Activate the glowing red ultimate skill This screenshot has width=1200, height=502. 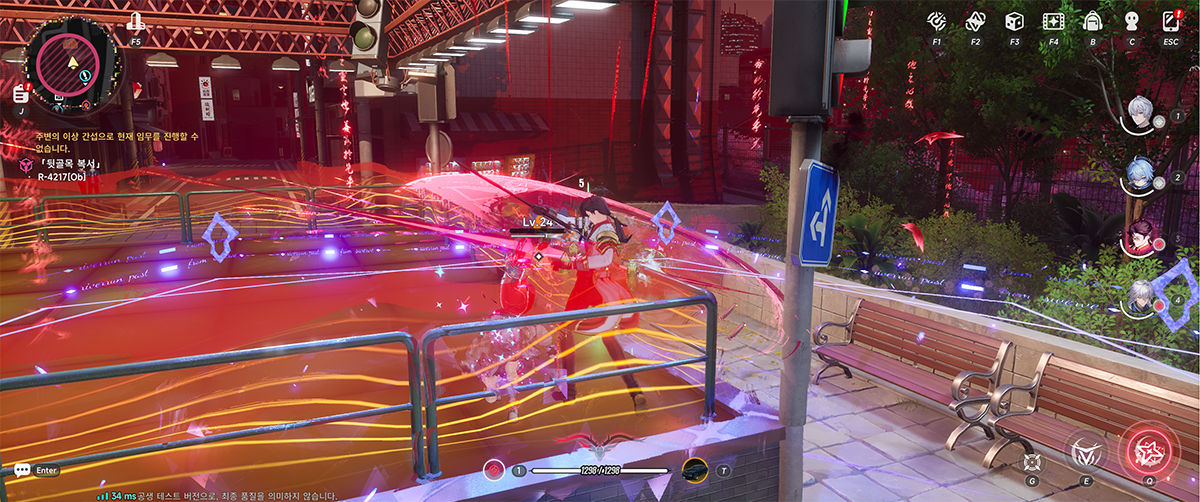1146,450
